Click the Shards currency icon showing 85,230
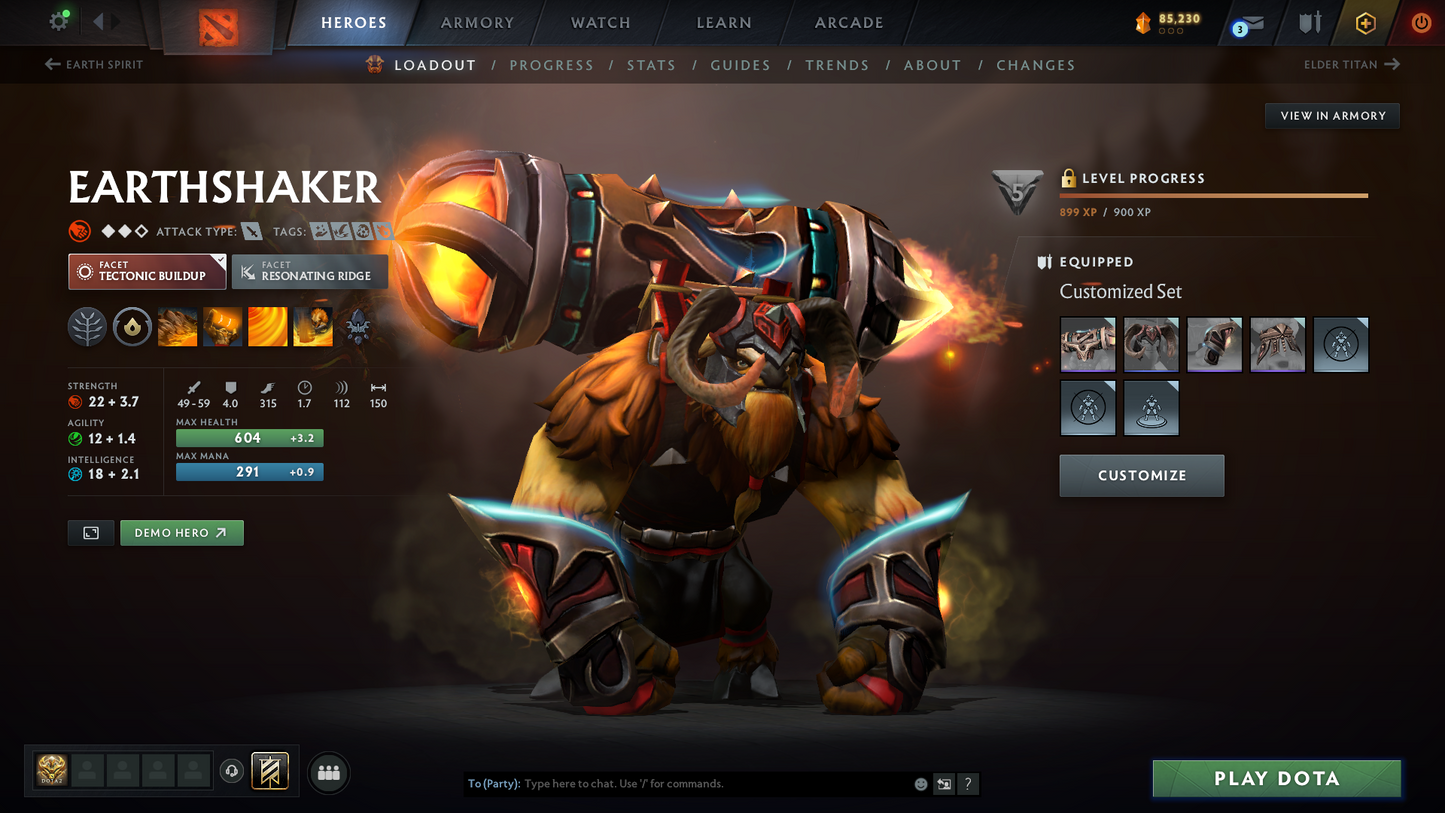This screenshot has height=813, width=1445. click(1143, 22)
